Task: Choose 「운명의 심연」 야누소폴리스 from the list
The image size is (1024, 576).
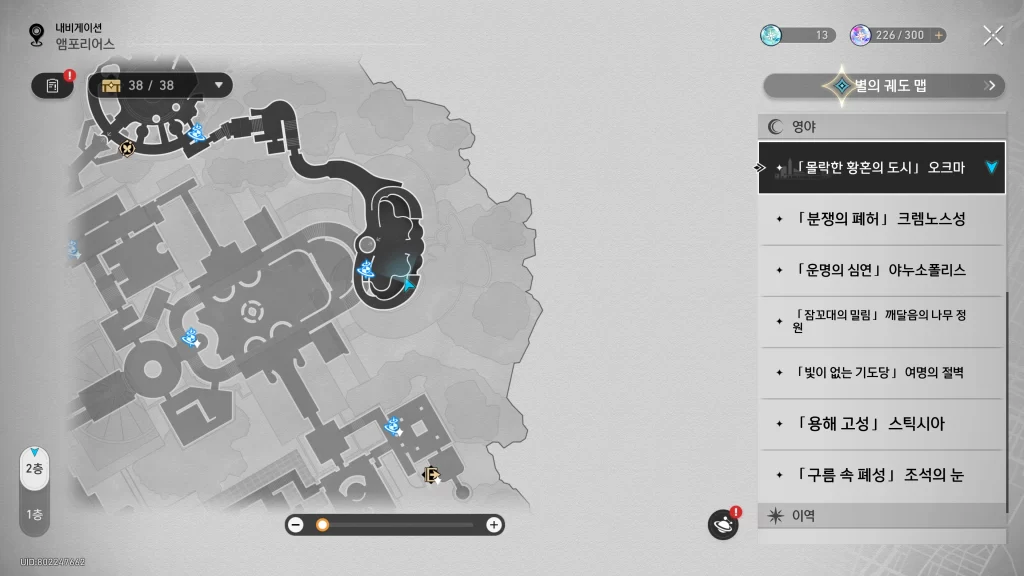Action: 880,270
